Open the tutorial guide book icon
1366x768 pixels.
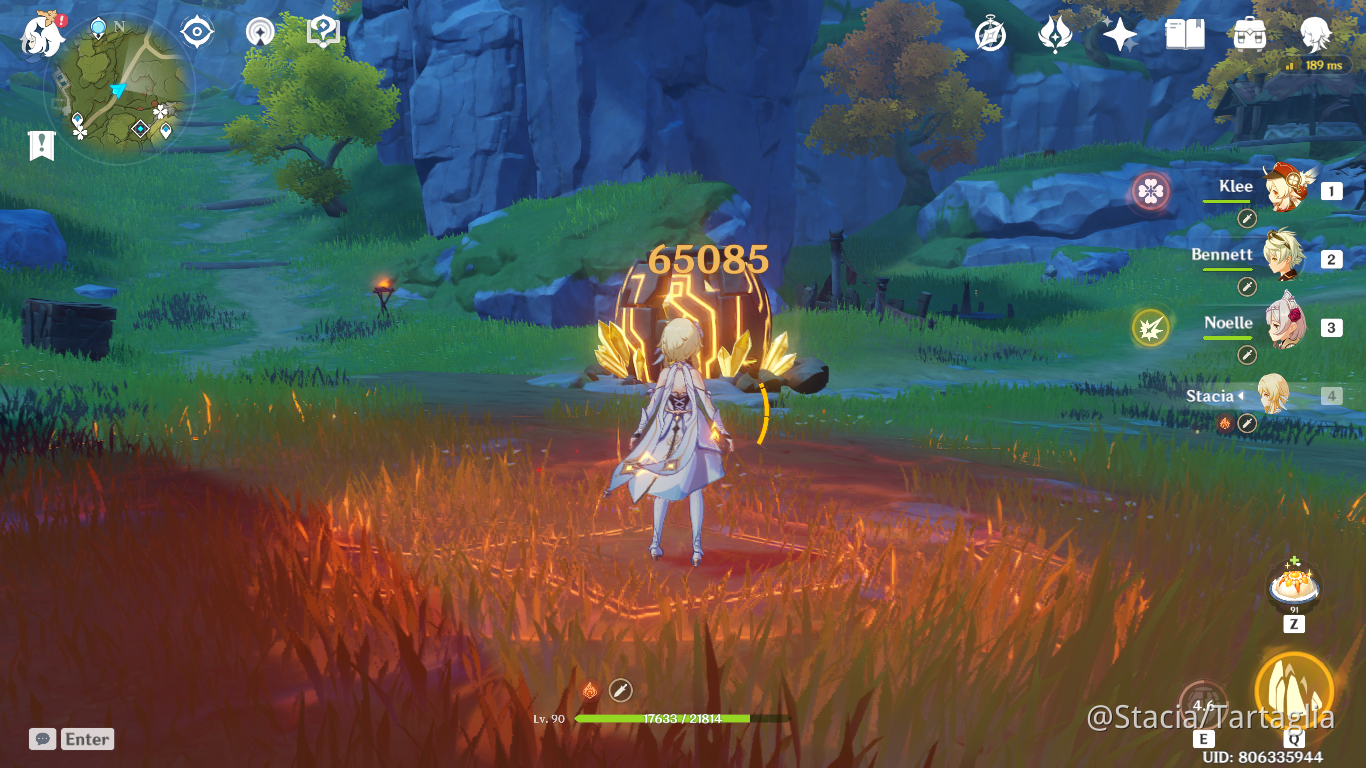pyautogui.click(x=321, y=31)
